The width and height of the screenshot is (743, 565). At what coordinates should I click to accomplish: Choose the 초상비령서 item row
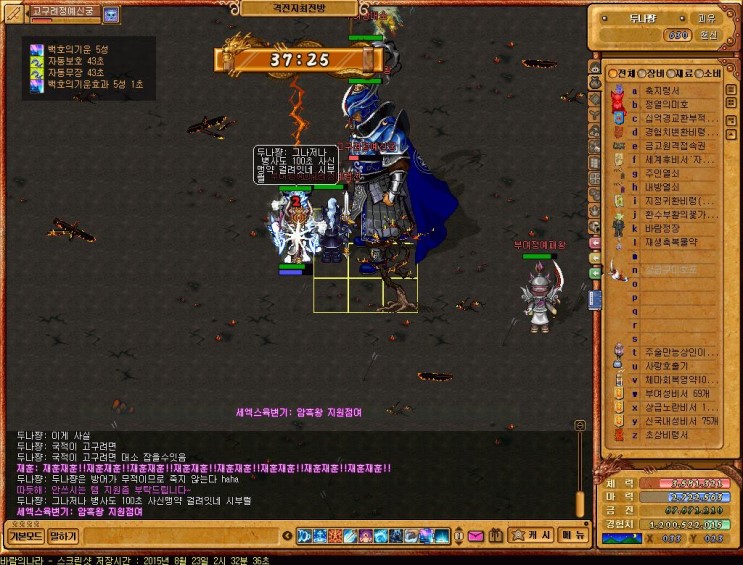667,434
